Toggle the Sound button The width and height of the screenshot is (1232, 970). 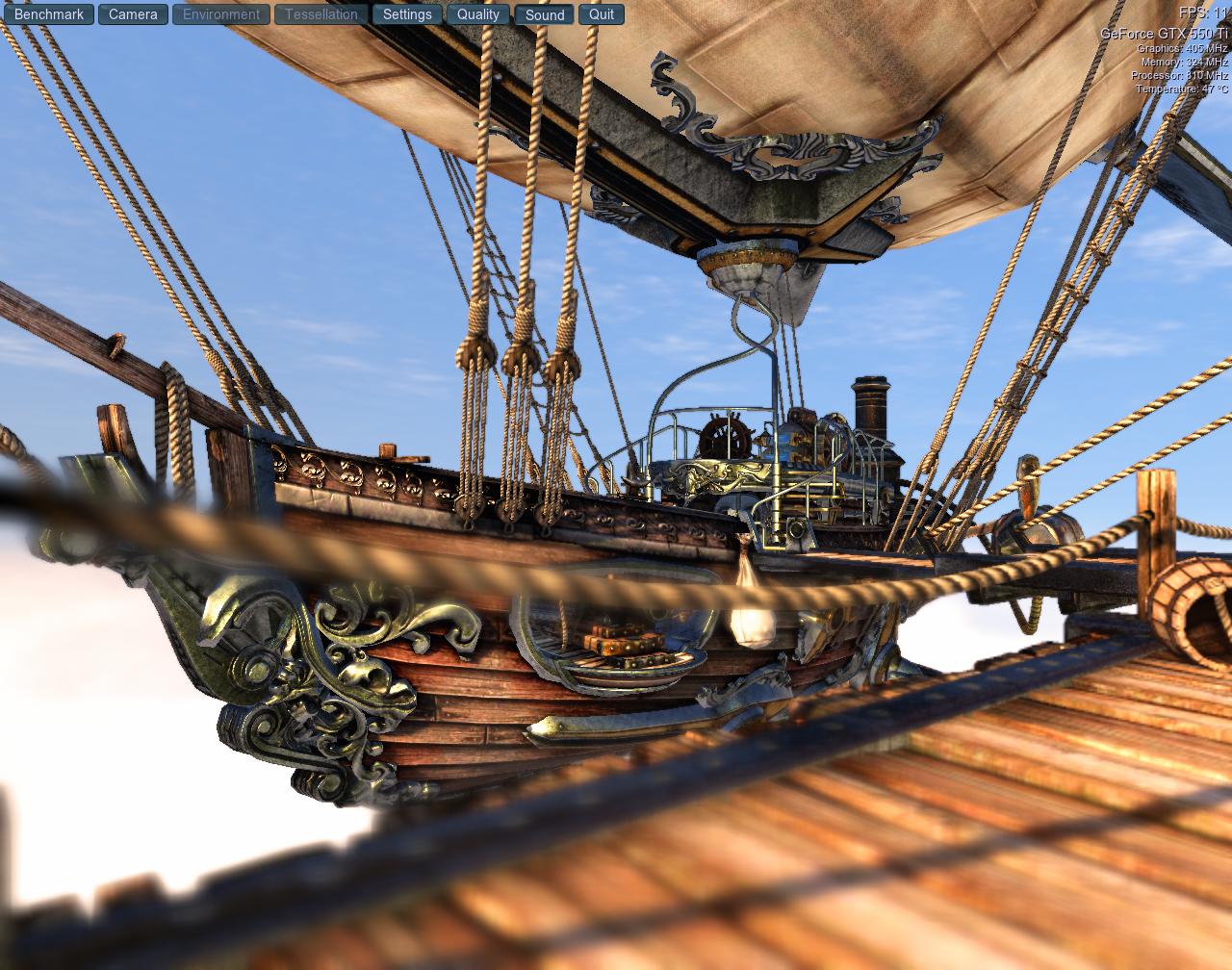pos(545,14)
